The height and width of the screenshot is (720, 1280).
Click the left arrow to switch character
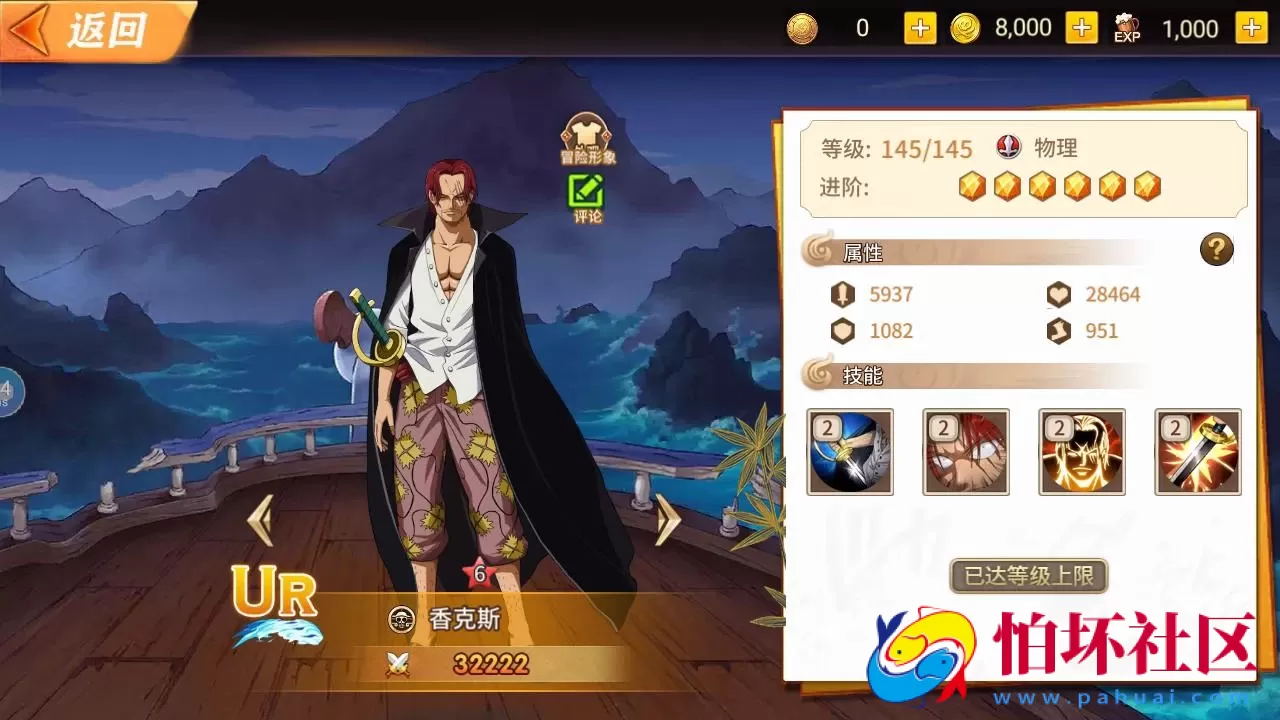pos(262,522)
